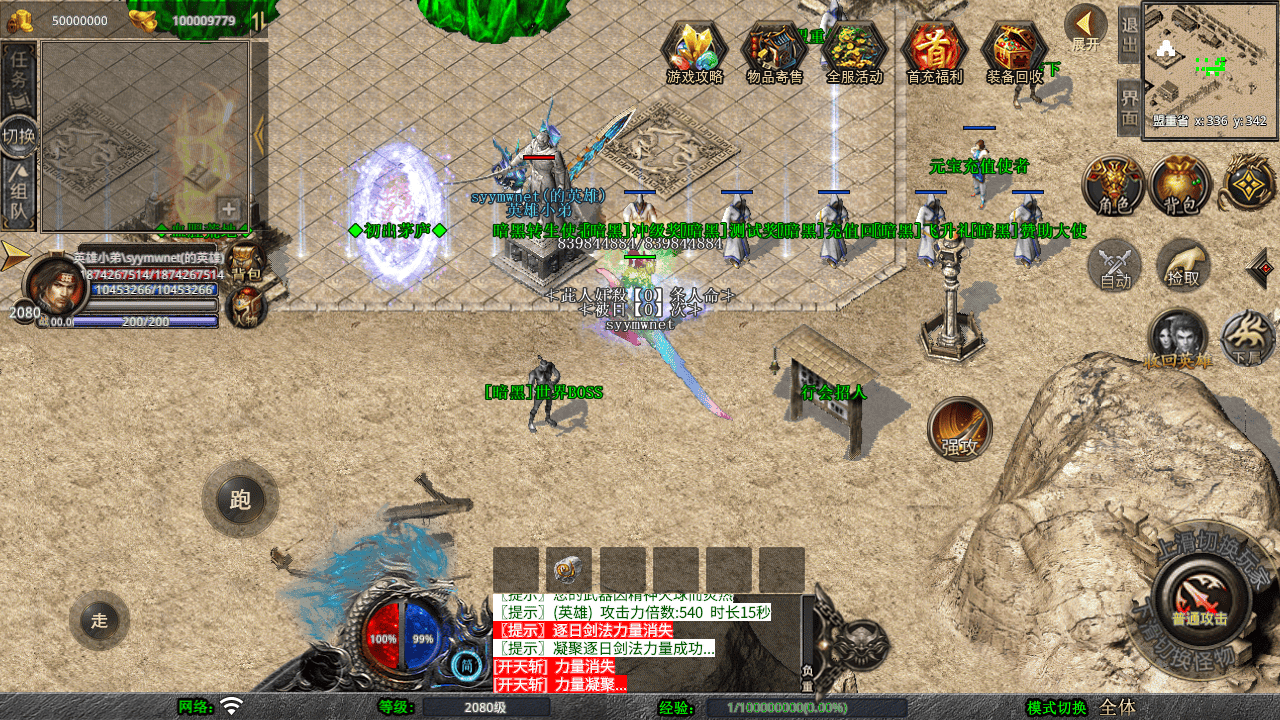This screenshot has width=1280, height=720.
Task: Click the 模式切换 mode switch button
Action: pyautogui.click(x=1056, y=707)
